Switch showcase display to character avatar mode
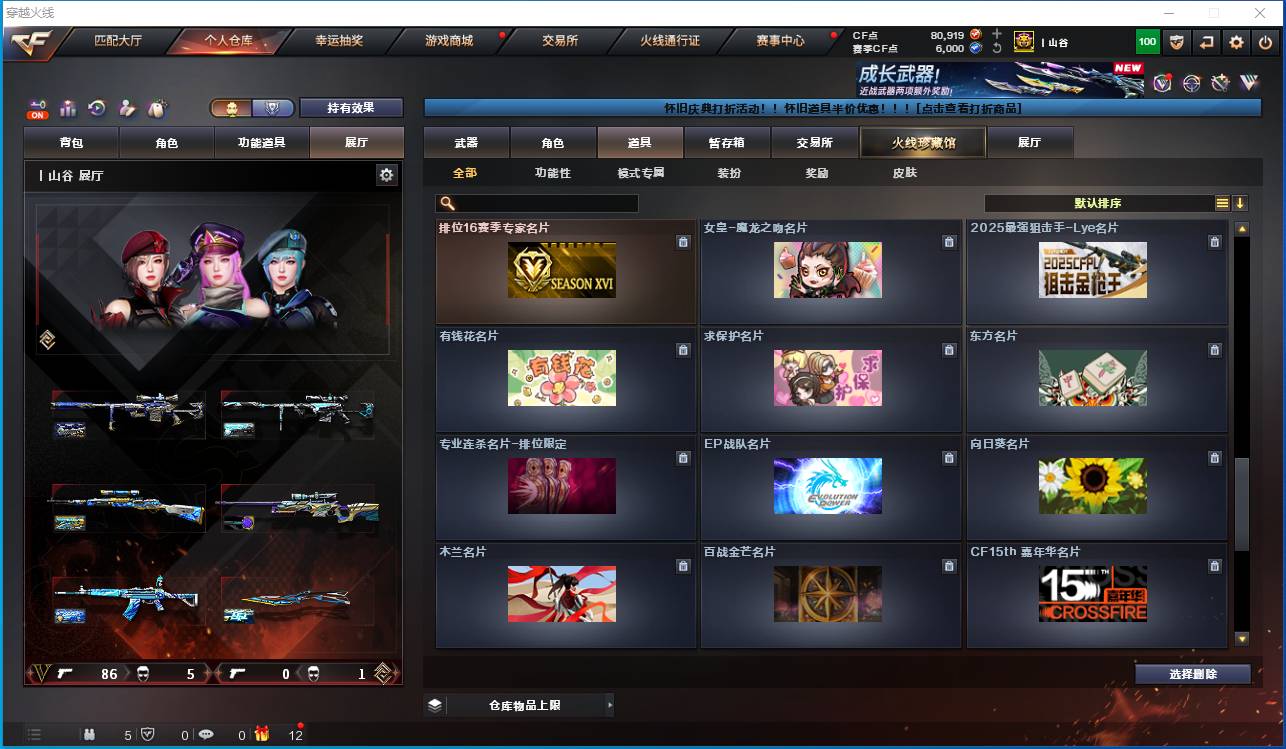 (x=232, y=105)
